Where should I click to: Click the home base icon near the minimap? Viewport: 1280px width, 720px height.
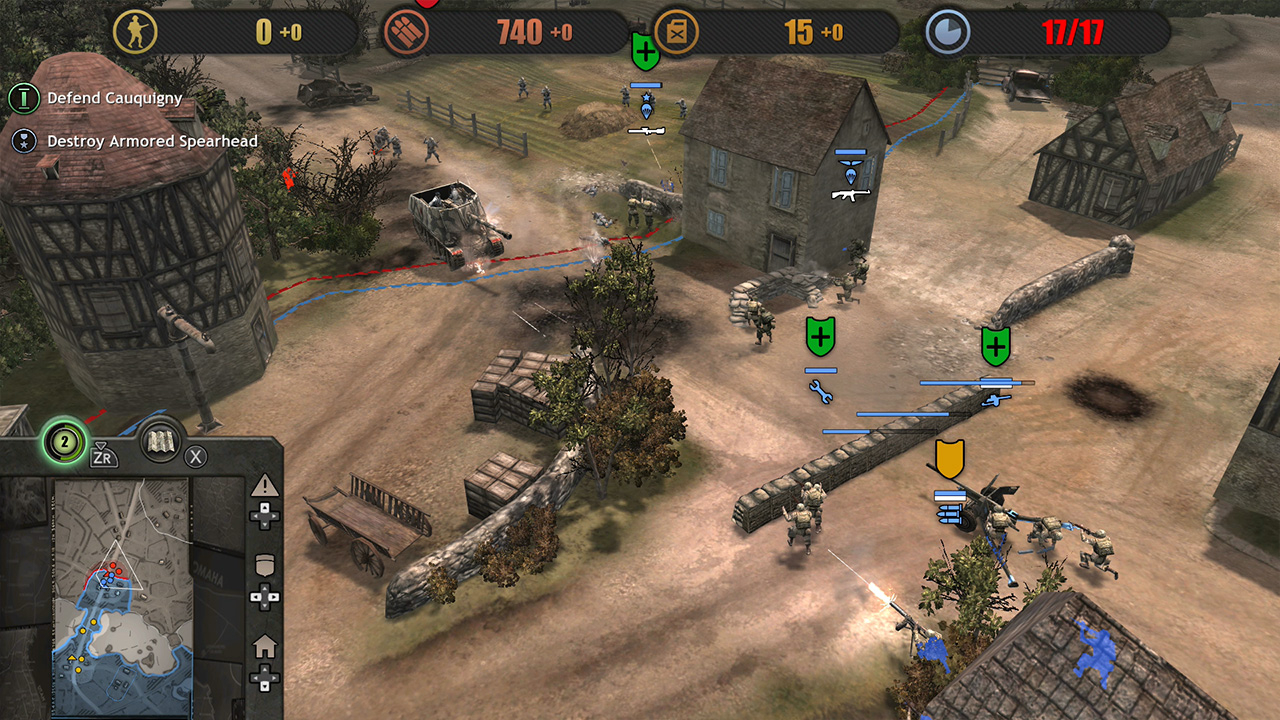[x=263, y=644]
